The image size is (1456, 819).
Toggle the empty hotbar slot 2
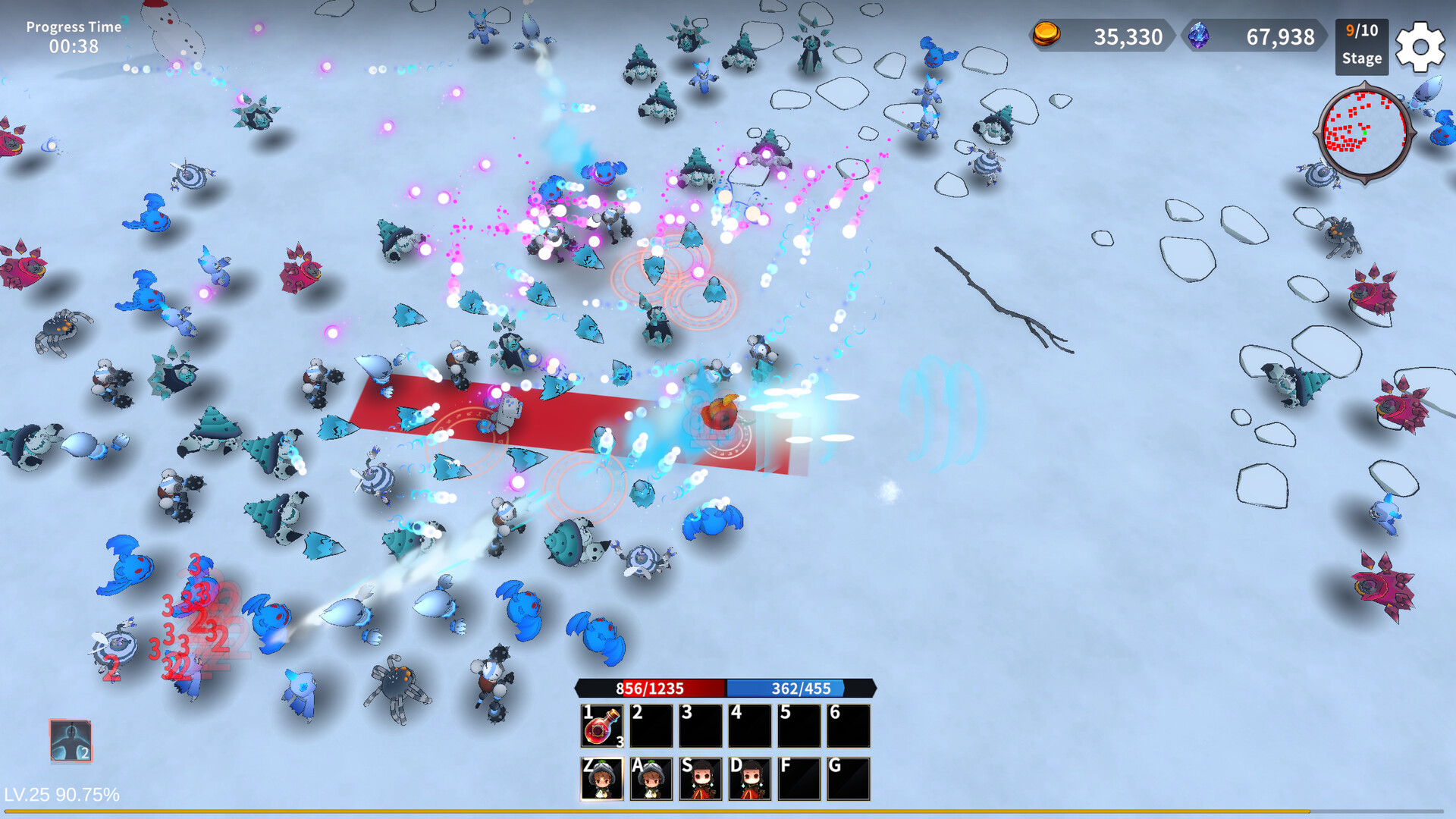(x=651, y=726)
